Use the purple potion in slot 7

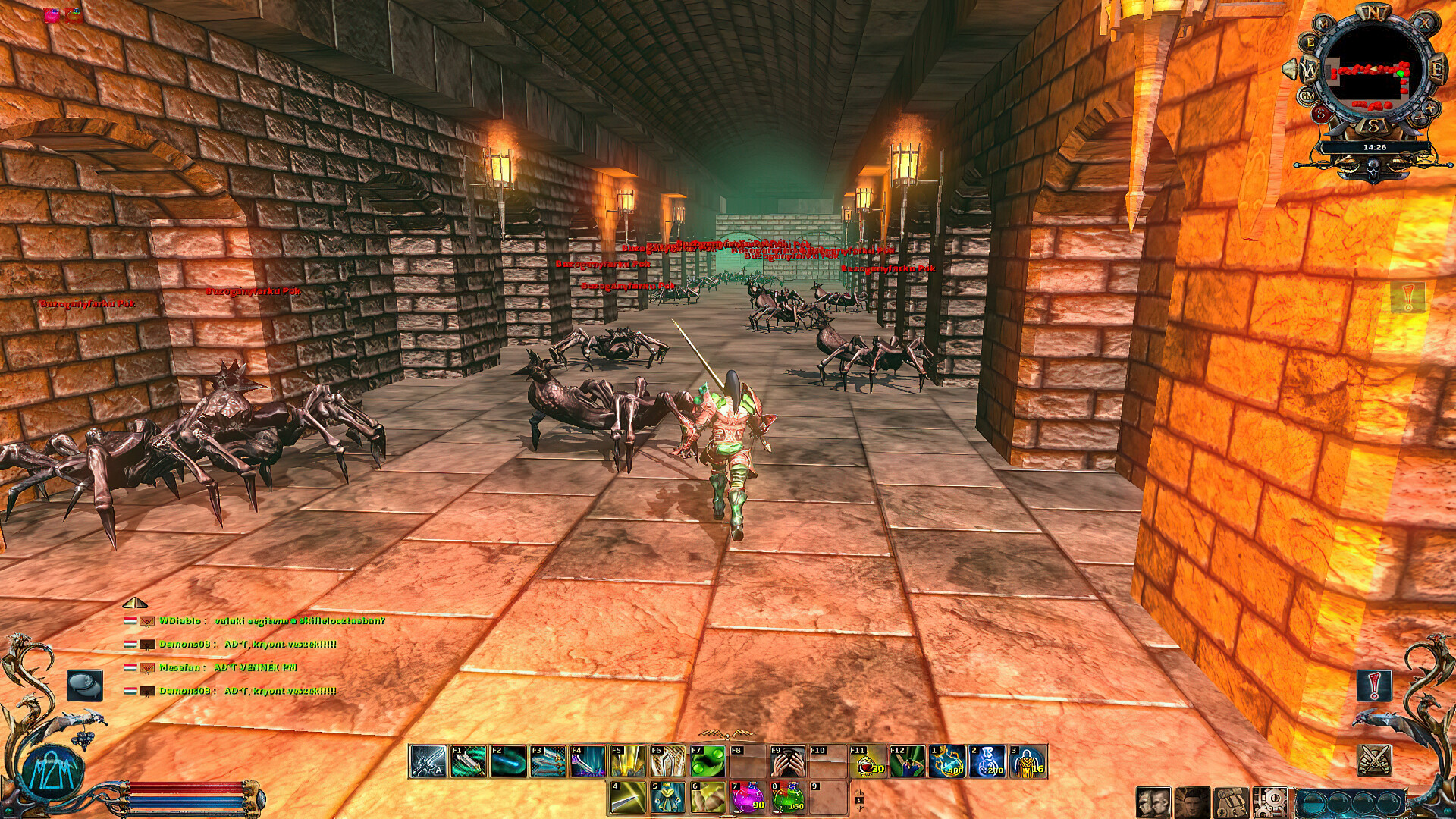[x=748, y=796]
